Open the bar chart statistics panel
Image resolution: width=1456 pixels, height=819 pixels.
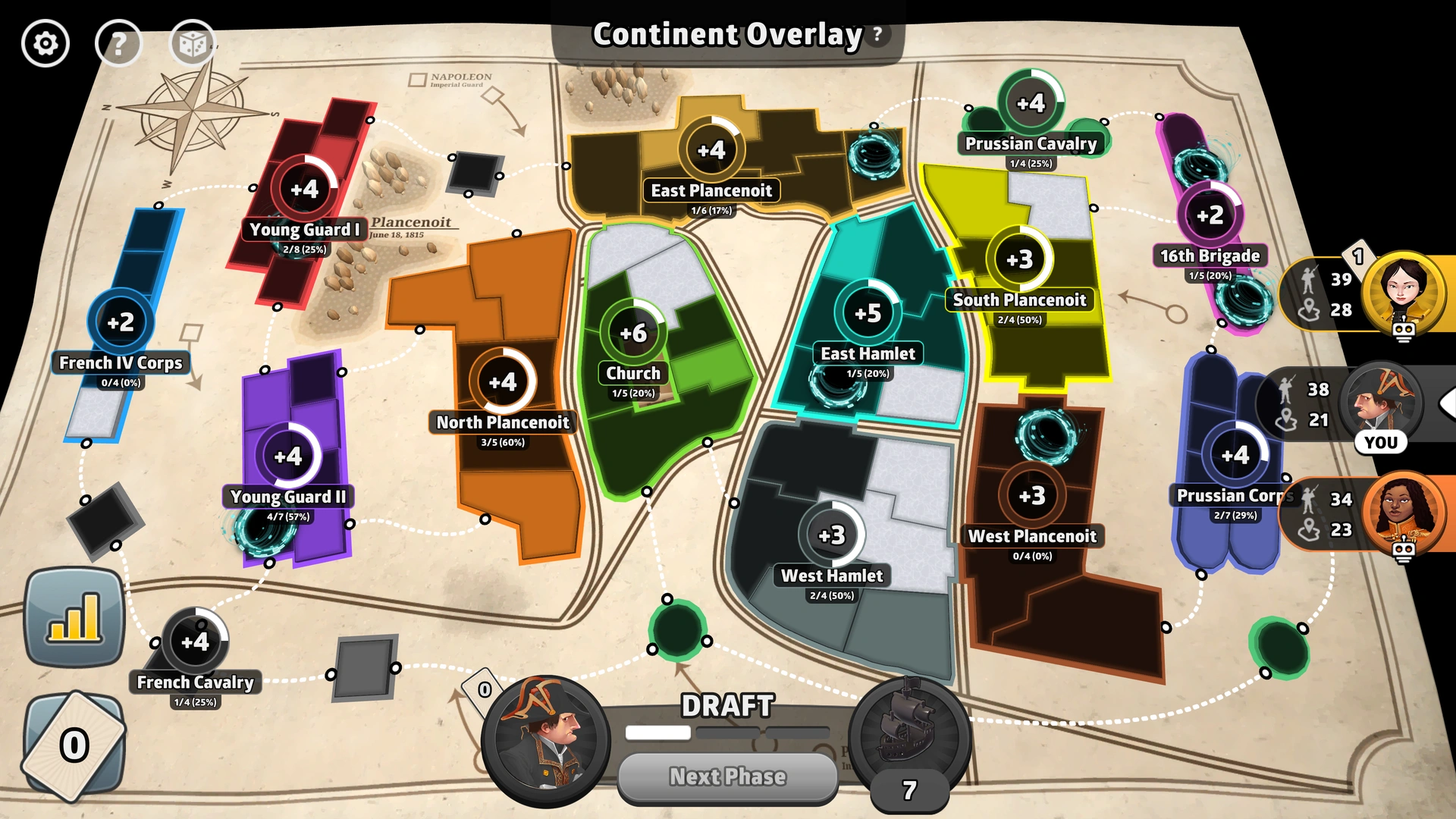(74, 617)
